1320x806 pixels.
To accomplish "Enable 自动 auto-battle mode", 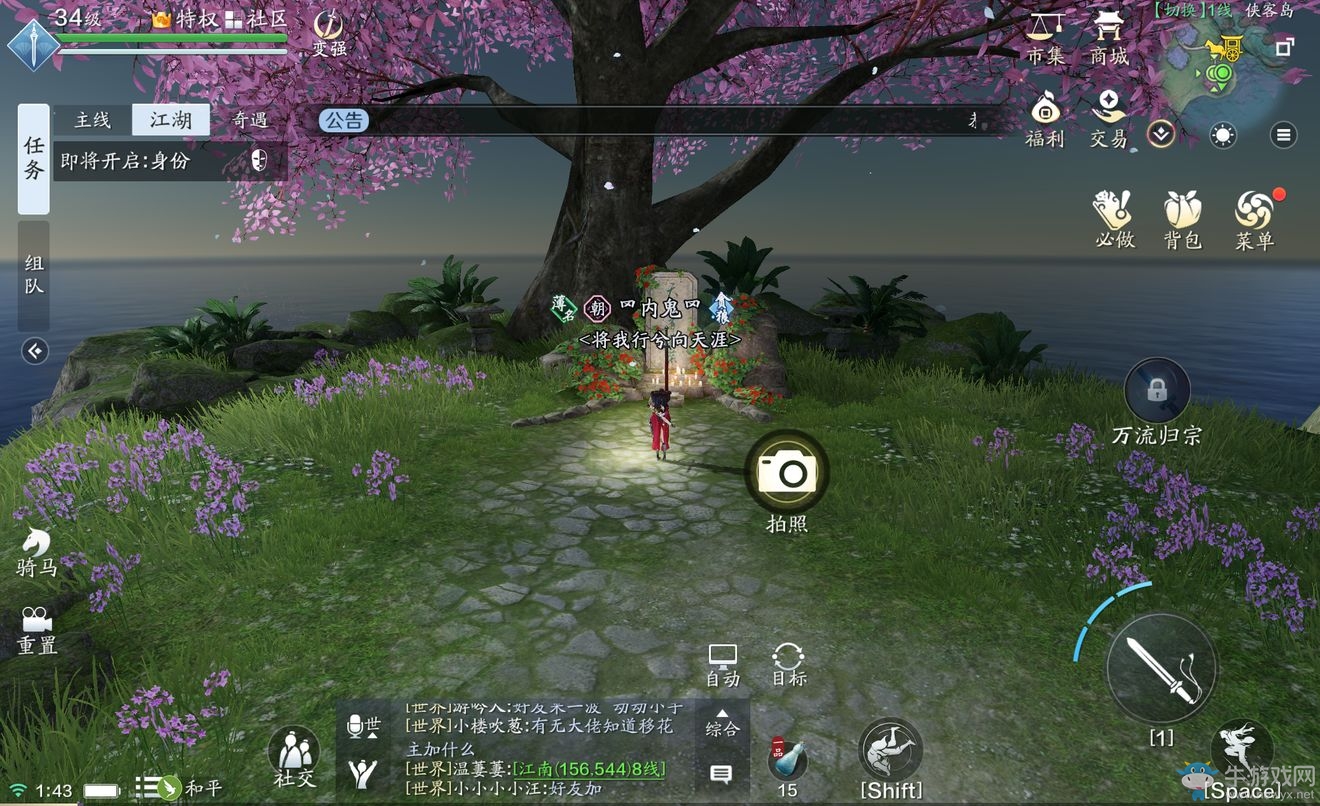I will (722, 660).
